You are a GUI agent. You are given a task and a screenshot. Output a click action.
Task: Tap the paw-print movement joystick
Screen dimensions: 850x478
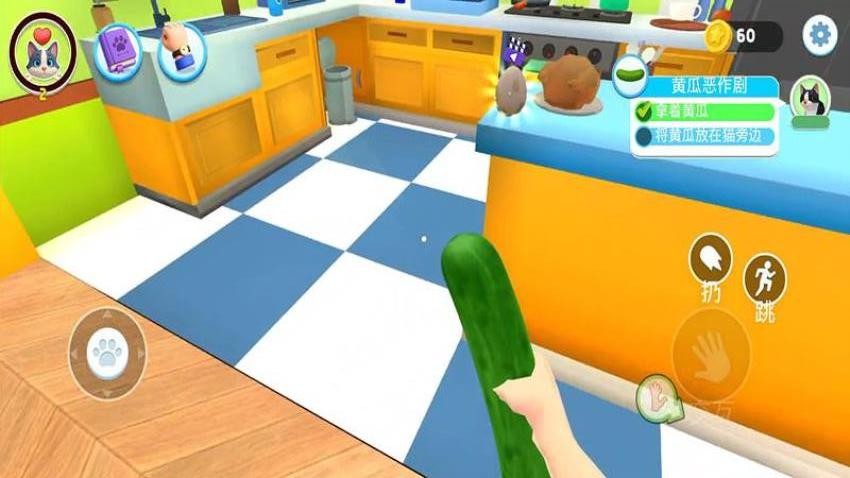[107, 352]
